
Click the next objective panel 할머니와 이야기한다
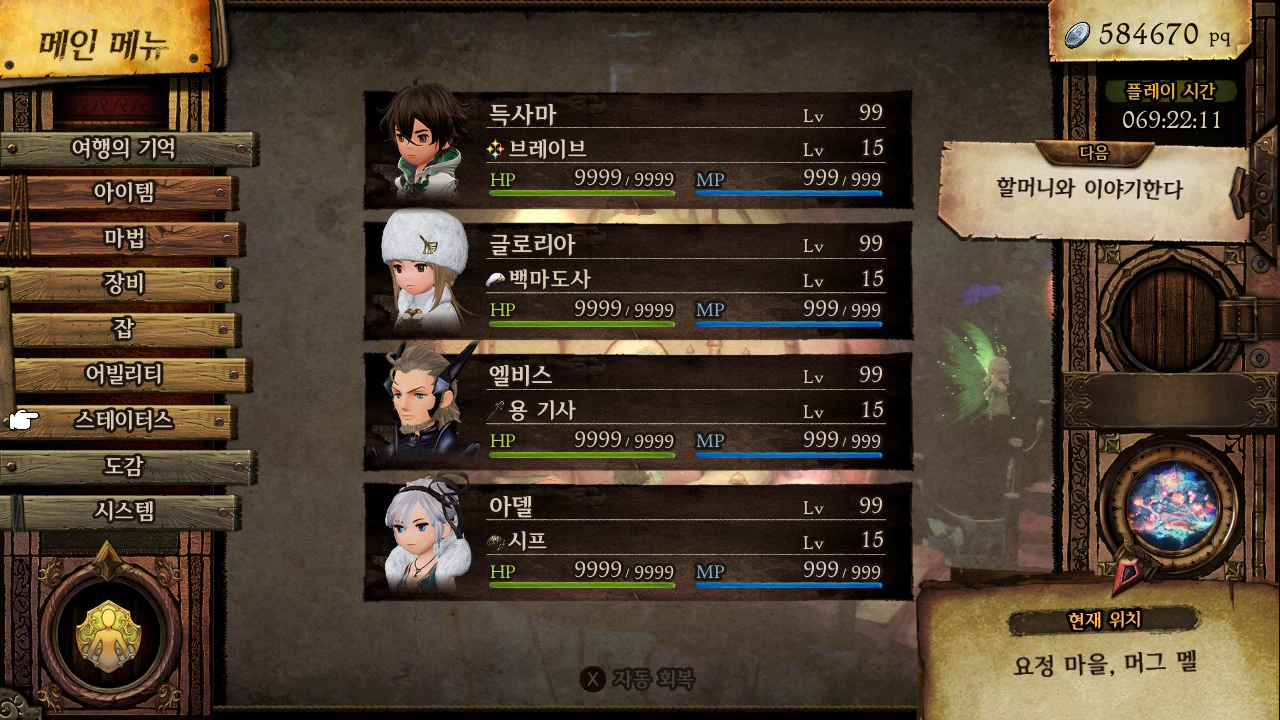(x=1090, y=189)
